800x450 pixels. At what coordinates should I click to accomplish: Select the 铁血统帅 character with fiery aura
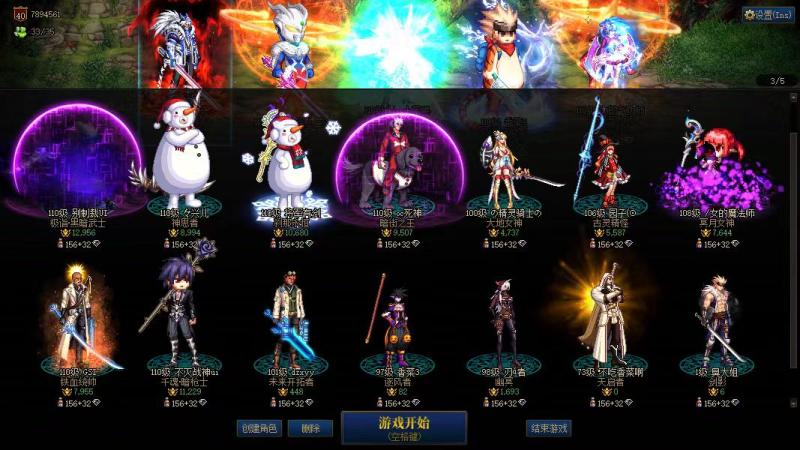pyautogui.click(x=74, y=320)
